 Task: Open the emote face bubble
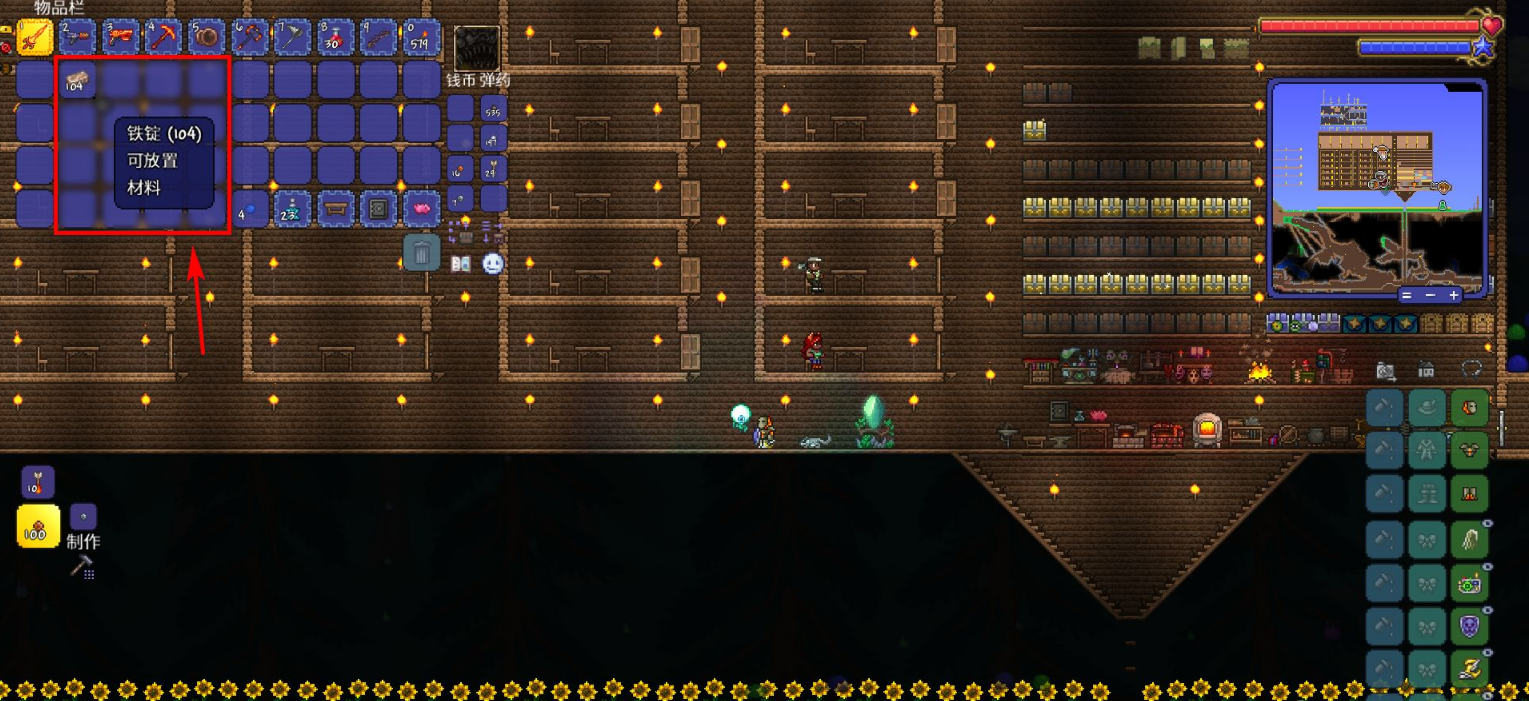coord(493,265)
